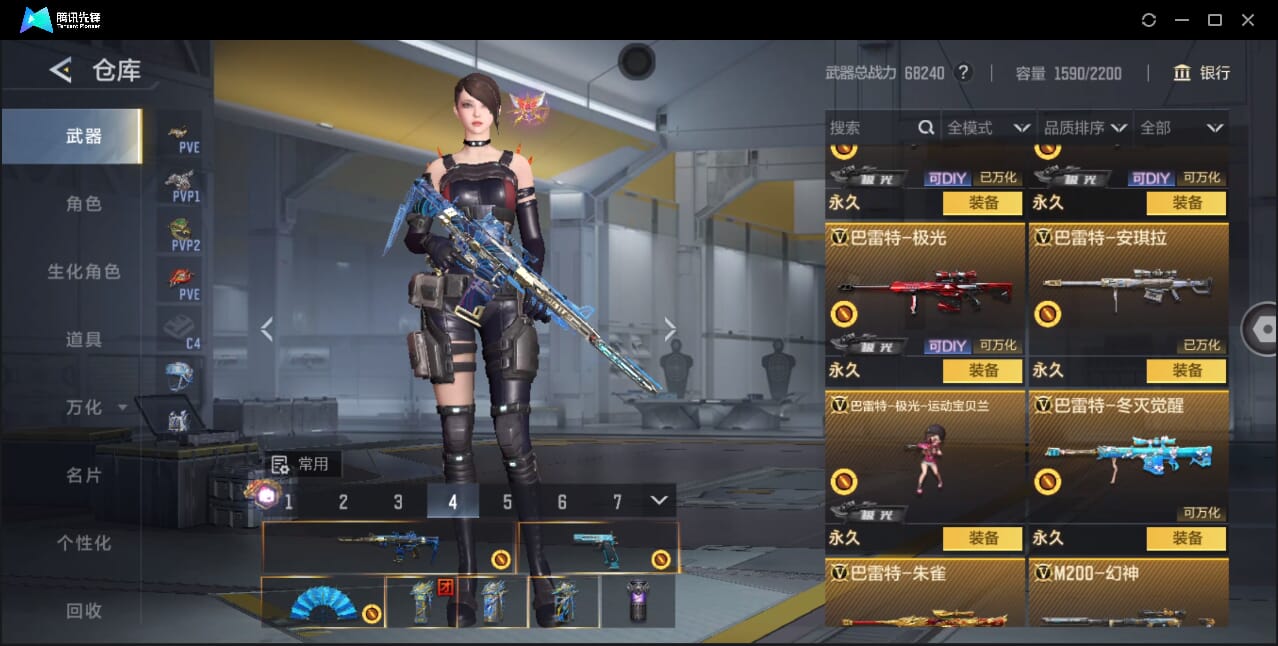Image resolution: width=1278 pixels, height=646 pixels.
Task: Equip the 巴雷特-极光 sniper rifle
Action: click(x=982, y=371)
